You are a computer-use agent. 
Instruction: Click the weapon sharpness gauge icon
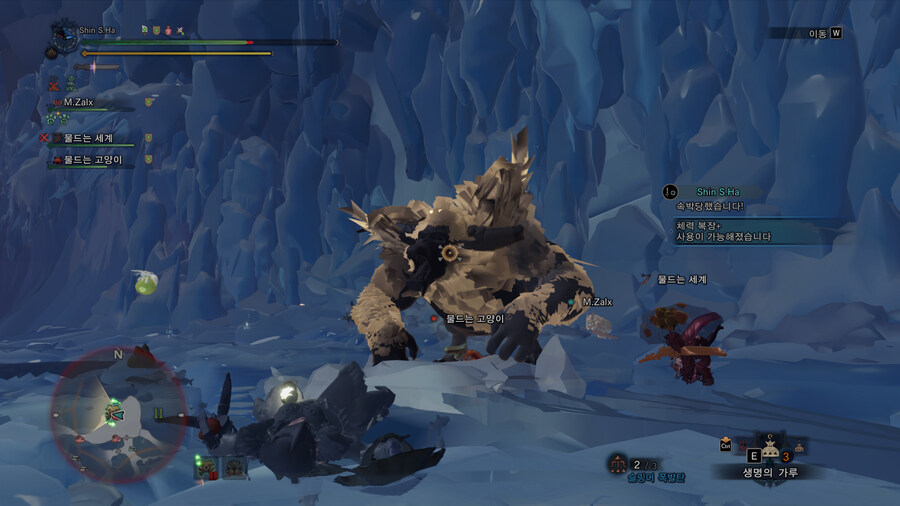pos(95,67)
